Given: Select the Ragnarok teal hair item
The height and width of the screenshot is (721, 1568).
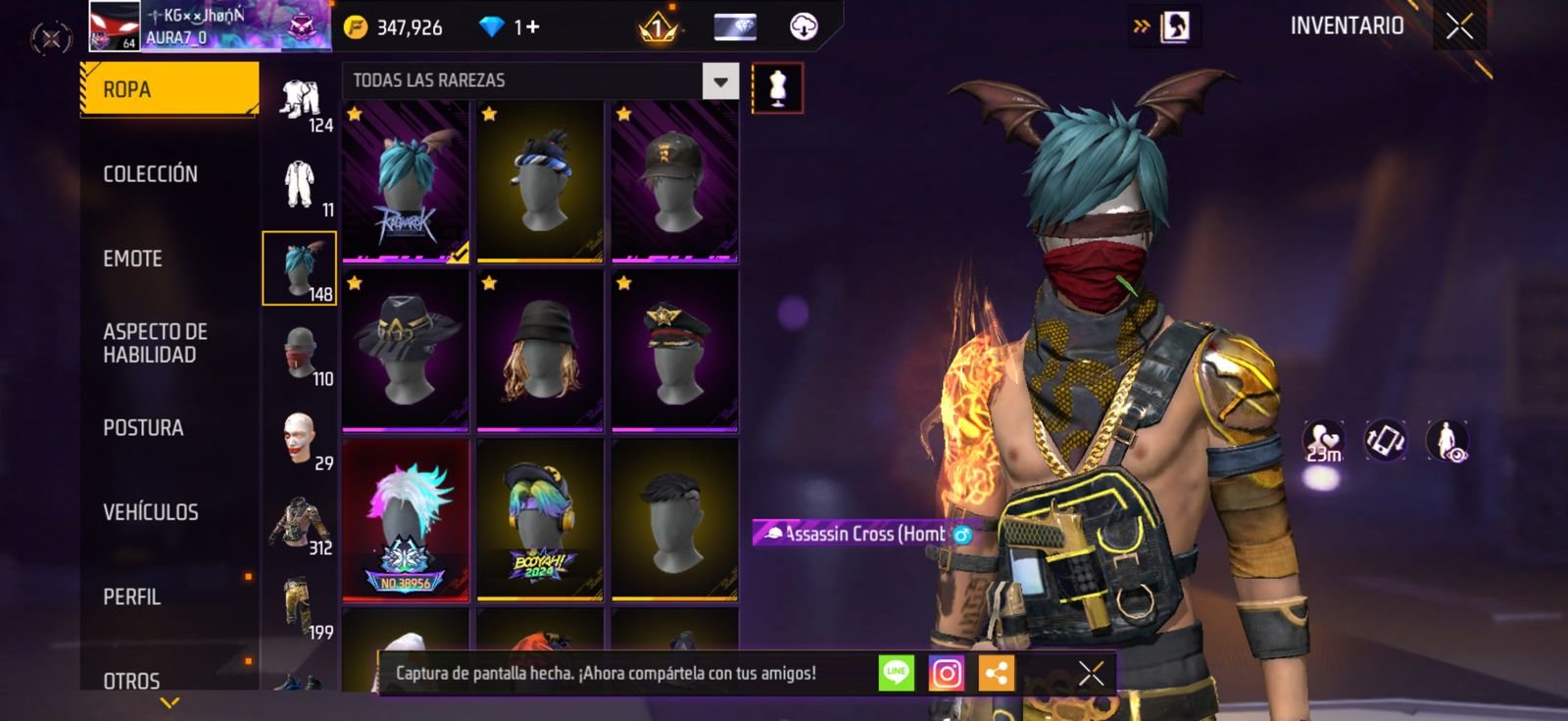Looking at the screenshot, I should click(x=406, y=182).
